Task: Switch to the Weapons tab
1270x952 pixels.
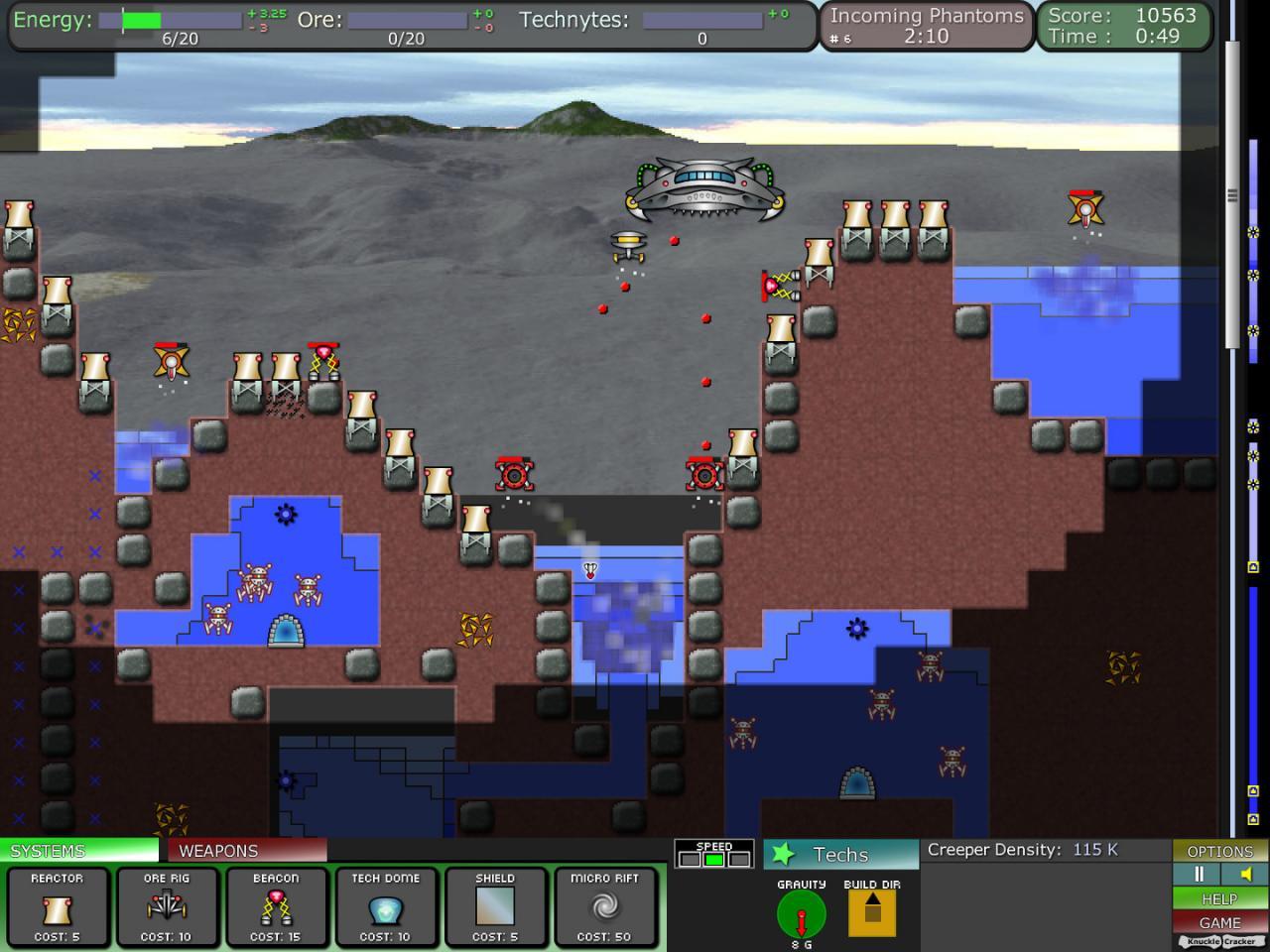Action: click(220, 850)
